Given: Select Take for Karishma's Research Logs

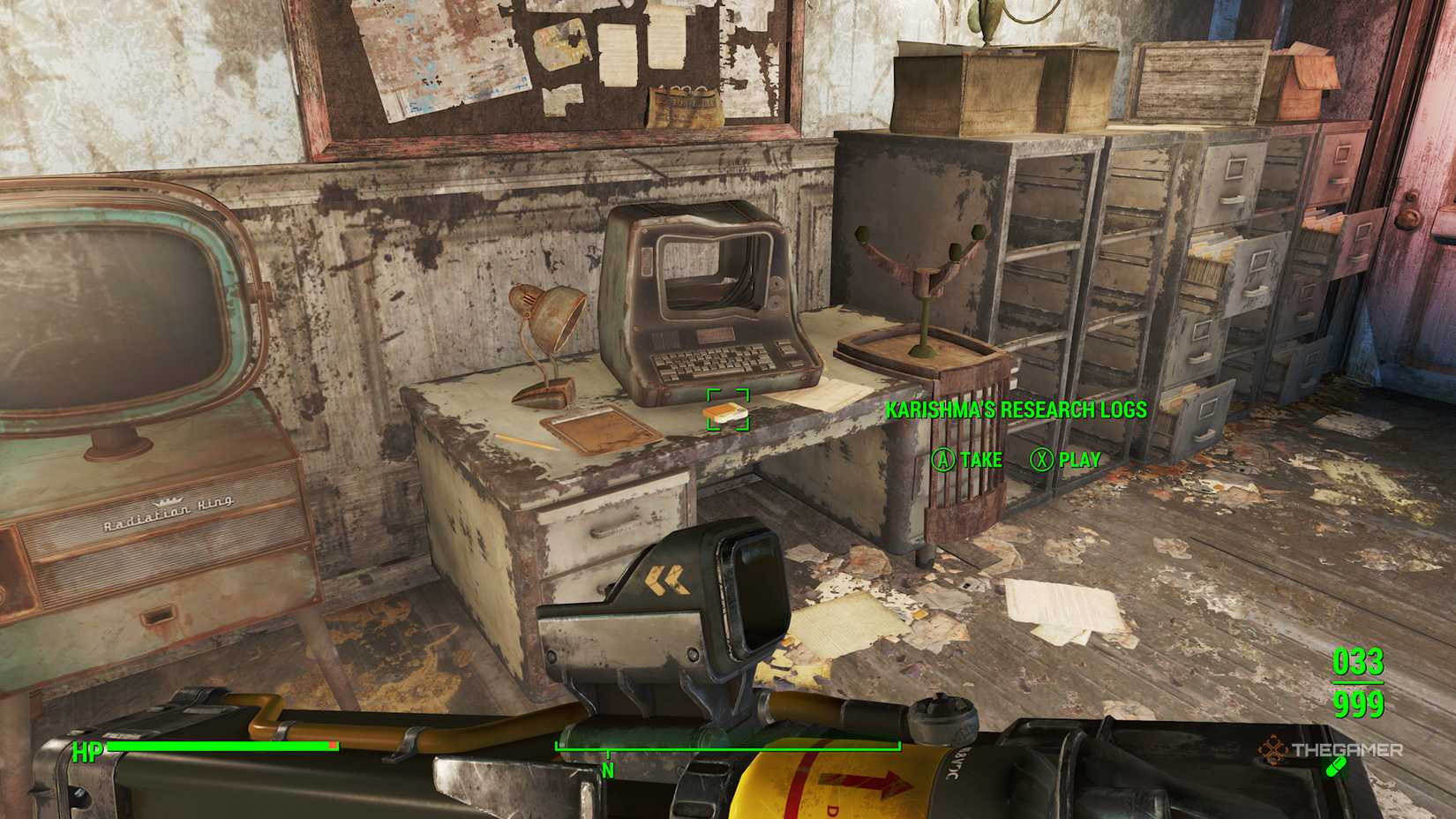Looking at the screenshot, I should [x=975, y=460].
